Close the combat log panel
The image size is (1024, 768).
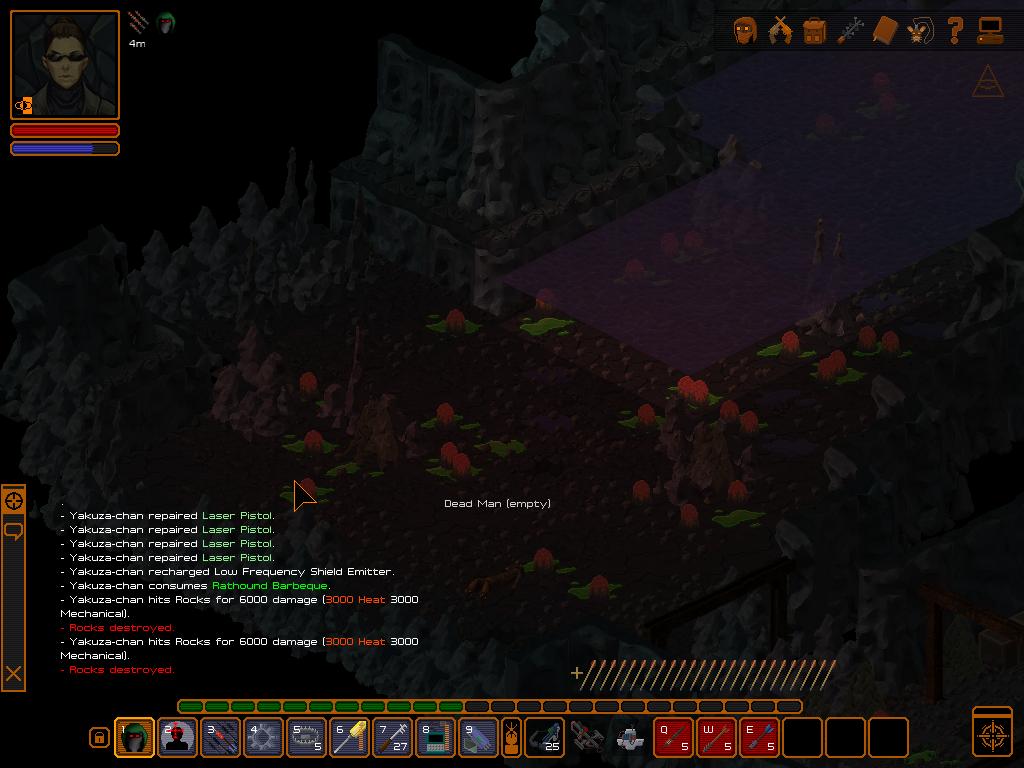pyautogui.click(x=14, y=674)
